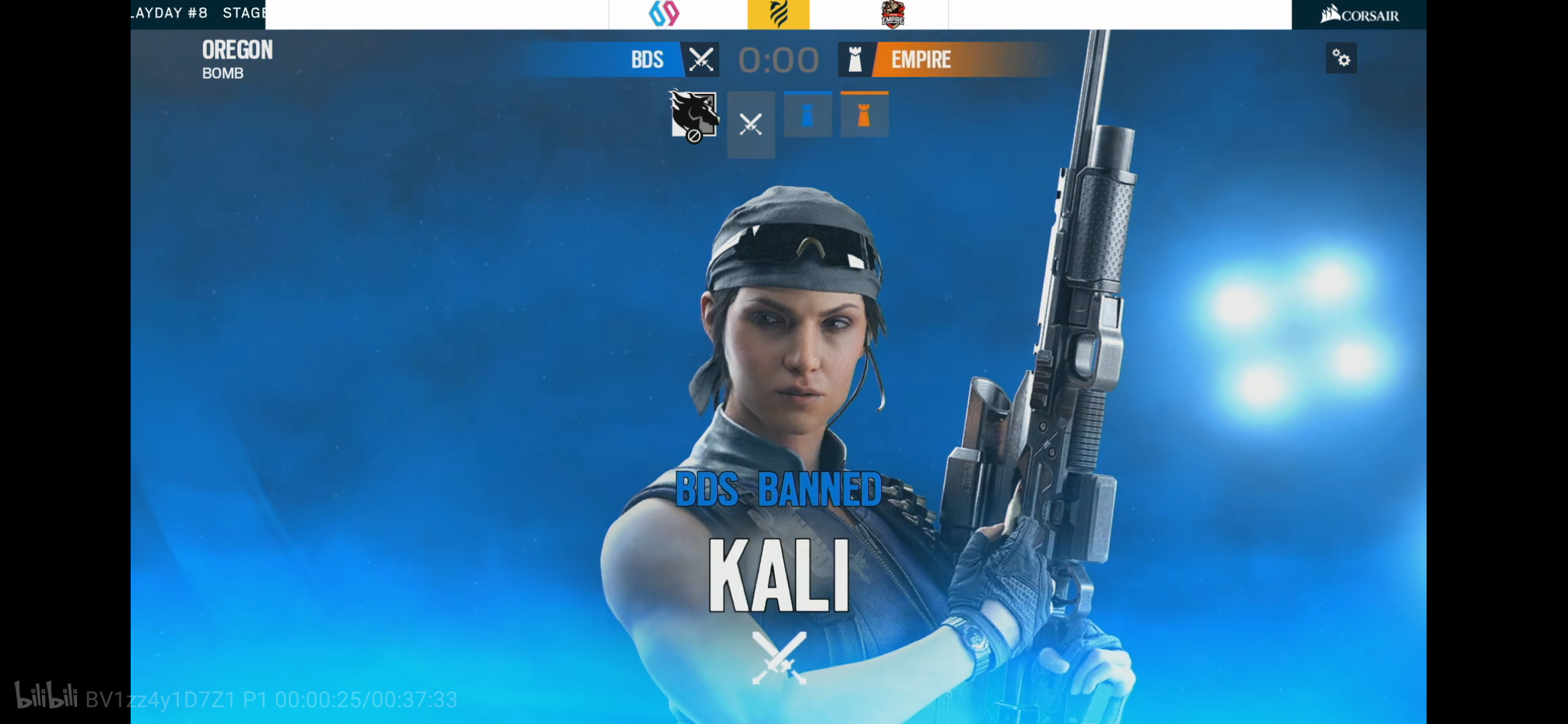Click the Corsair sponsor logo

[1359, 15]
